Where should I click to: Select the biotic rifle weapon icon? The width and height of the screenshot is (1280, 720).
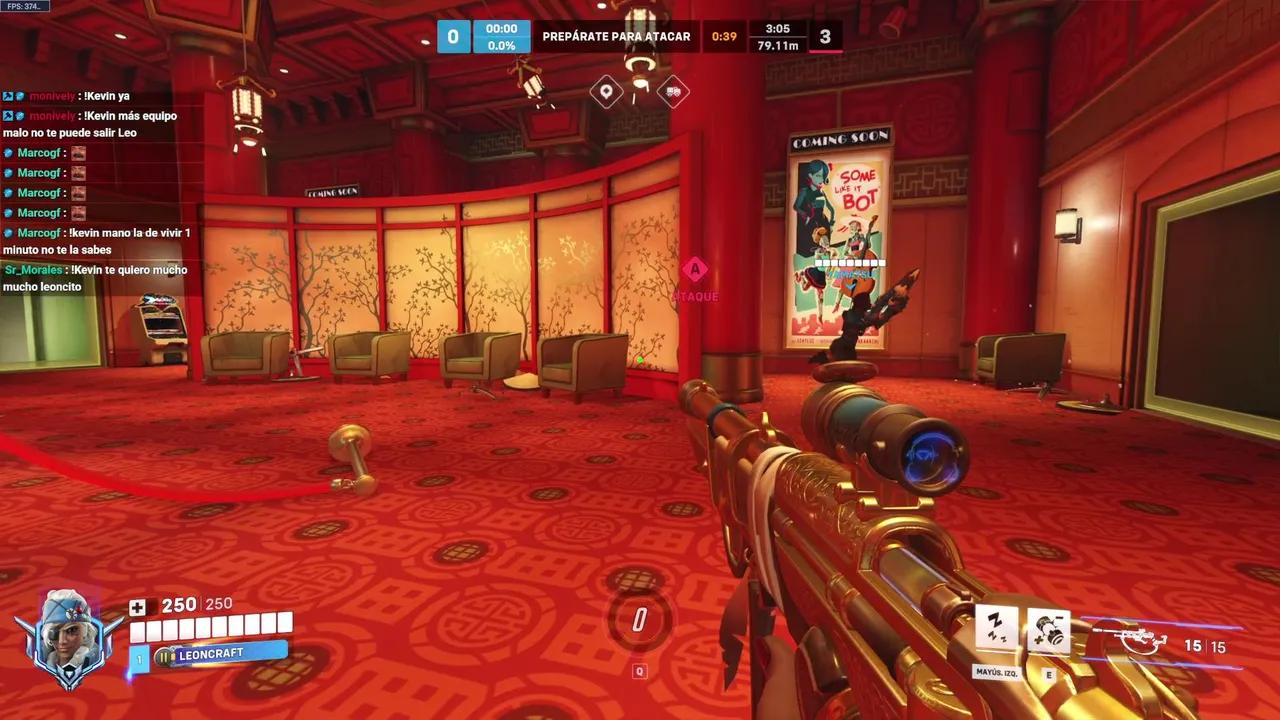[1132, 638]
